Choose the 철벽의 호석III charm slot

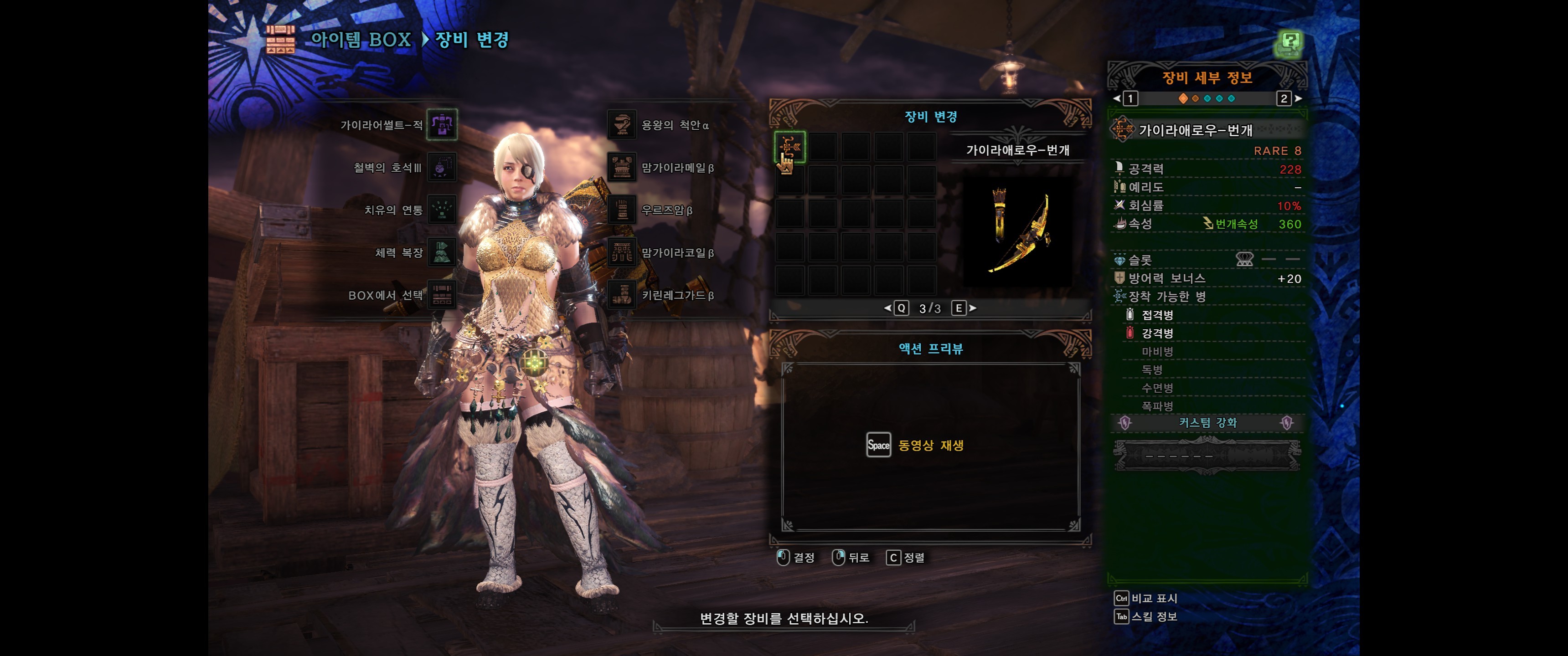(442, 167)
